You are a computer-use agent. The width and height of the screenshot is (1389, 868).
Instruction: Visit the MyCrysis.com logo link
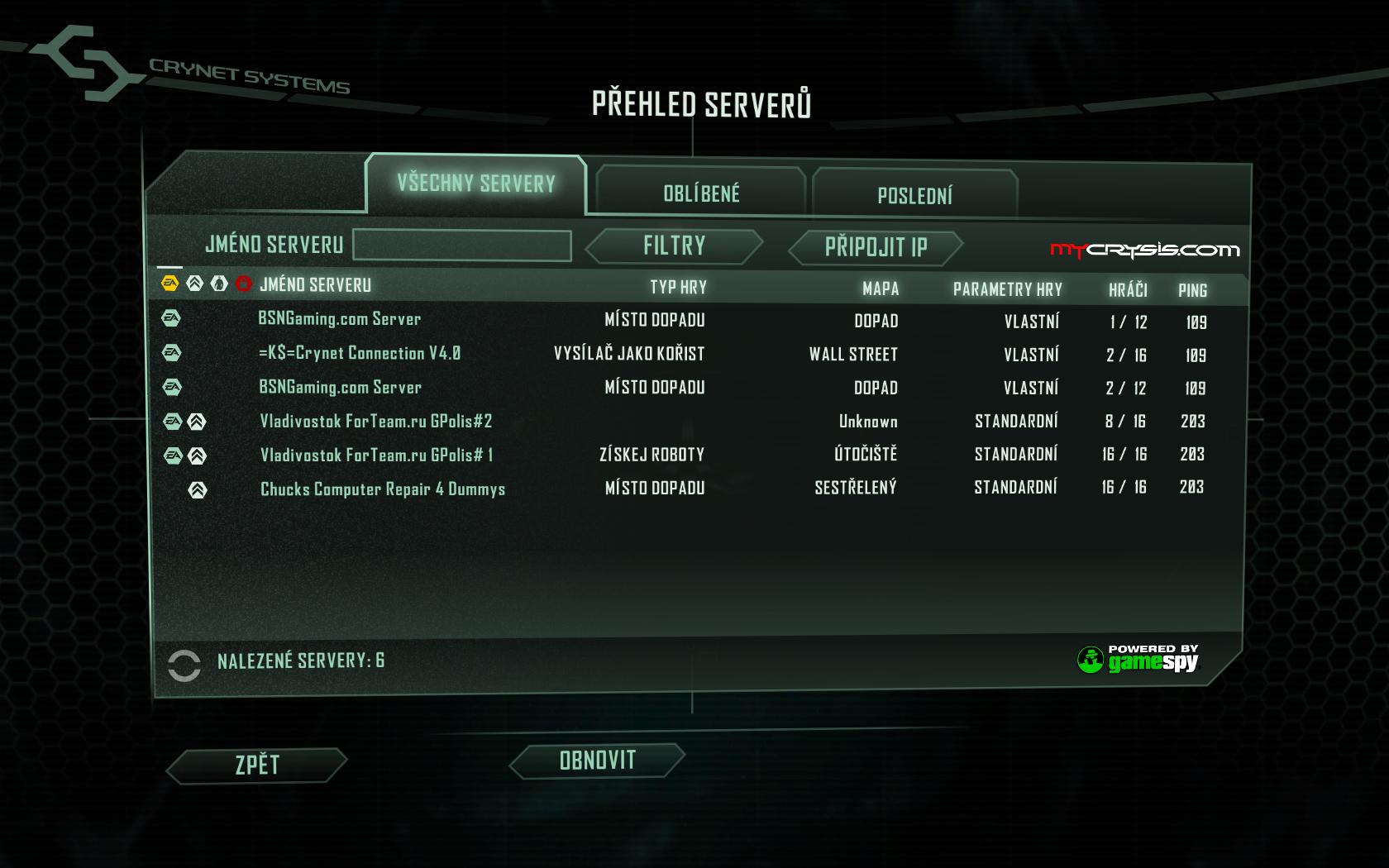coord(1144,250)
